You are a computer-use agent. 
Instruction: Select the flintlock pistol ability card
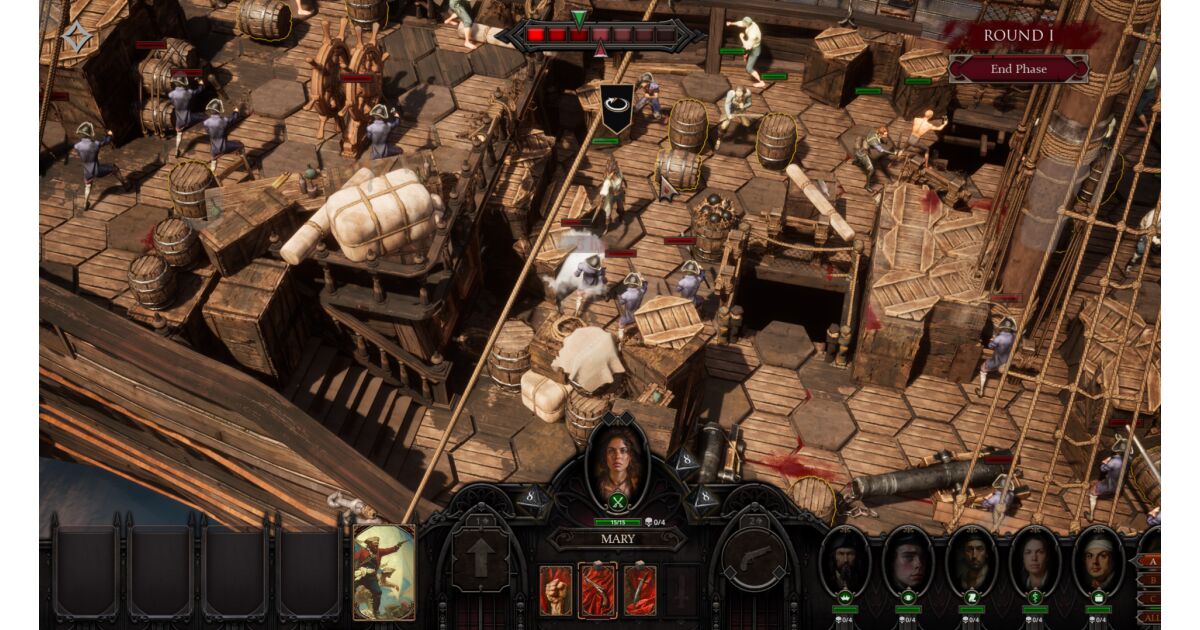pos(598,589)
